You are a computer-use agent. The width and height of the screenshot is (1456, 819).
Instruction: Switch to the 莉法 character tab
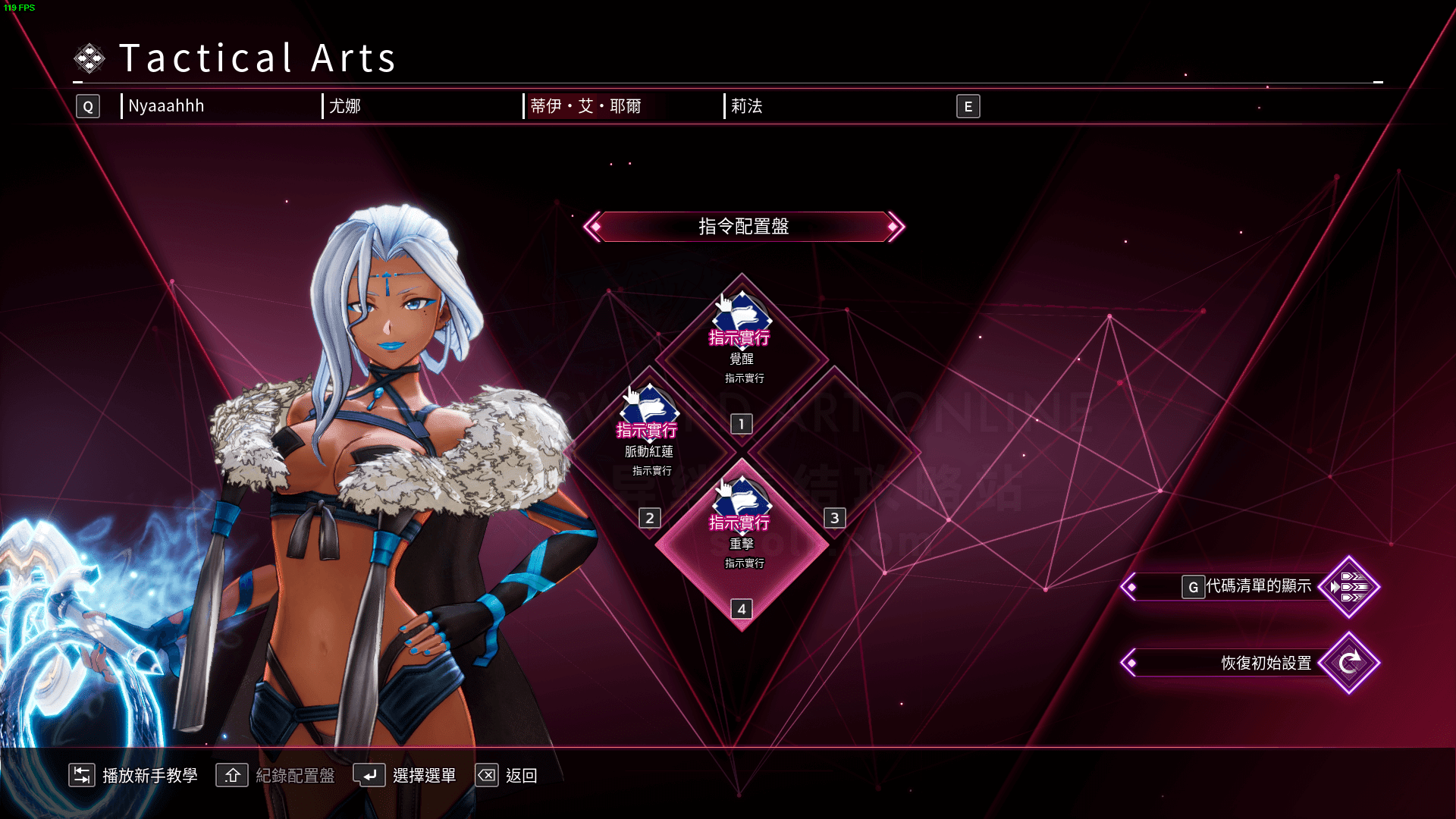pyautogui.click(x=747, y=106)
